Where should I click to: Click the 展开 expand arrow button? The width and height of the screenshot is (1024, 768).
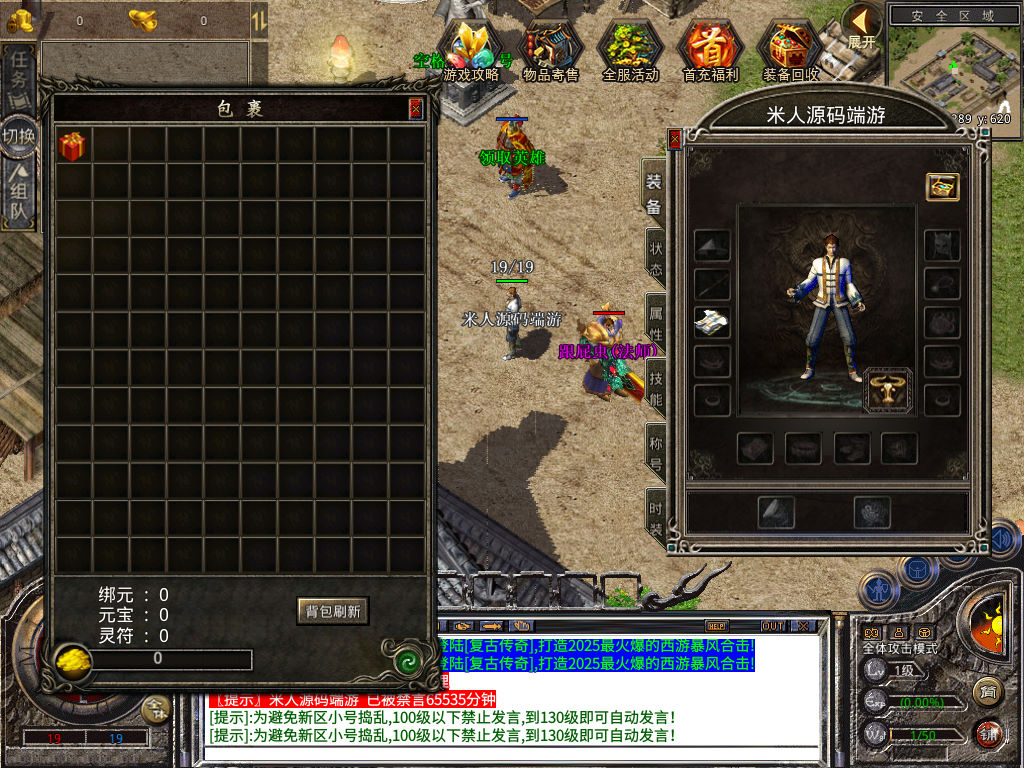tap(861, 26)
